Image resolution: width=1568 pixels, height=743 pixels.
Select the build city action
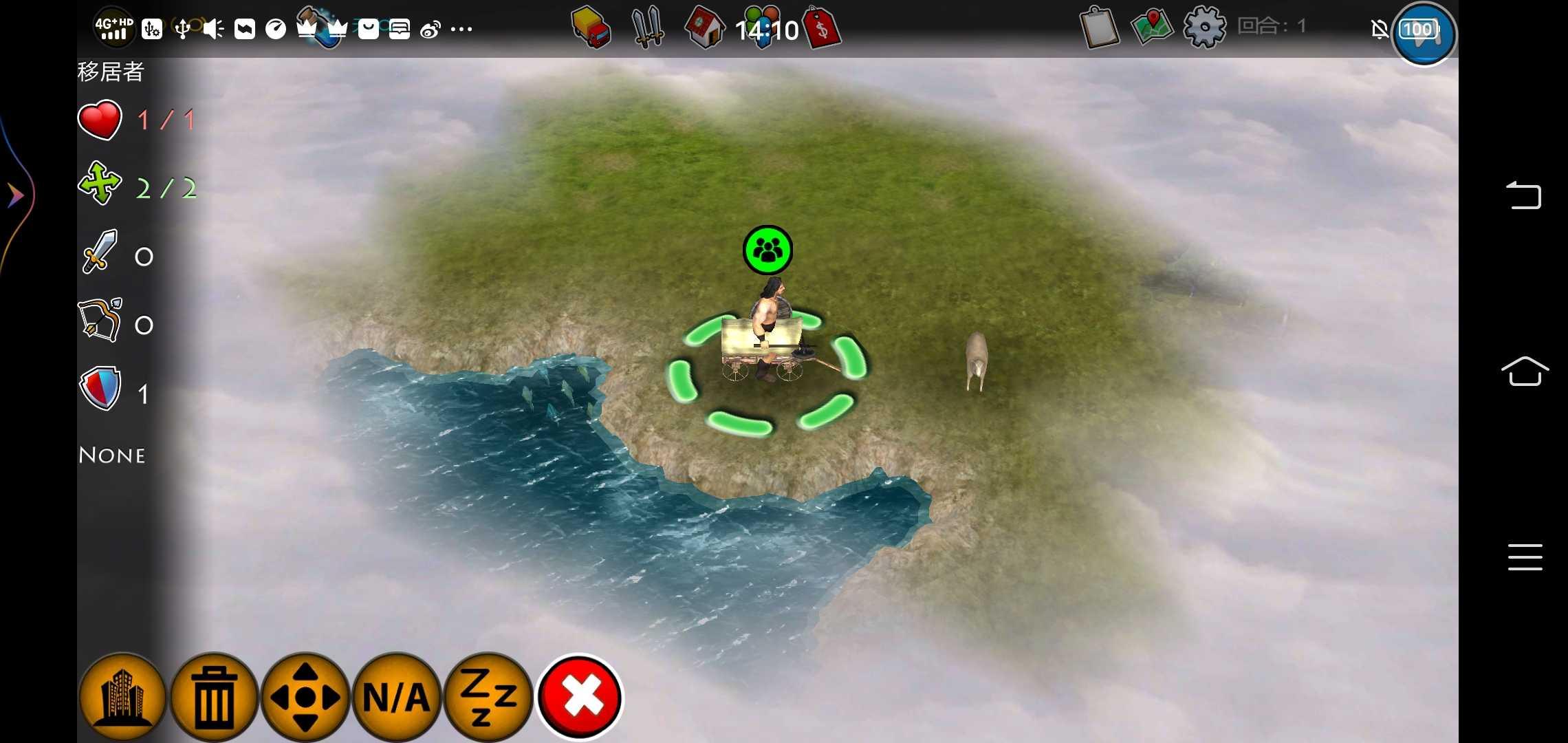click(122, 697)
